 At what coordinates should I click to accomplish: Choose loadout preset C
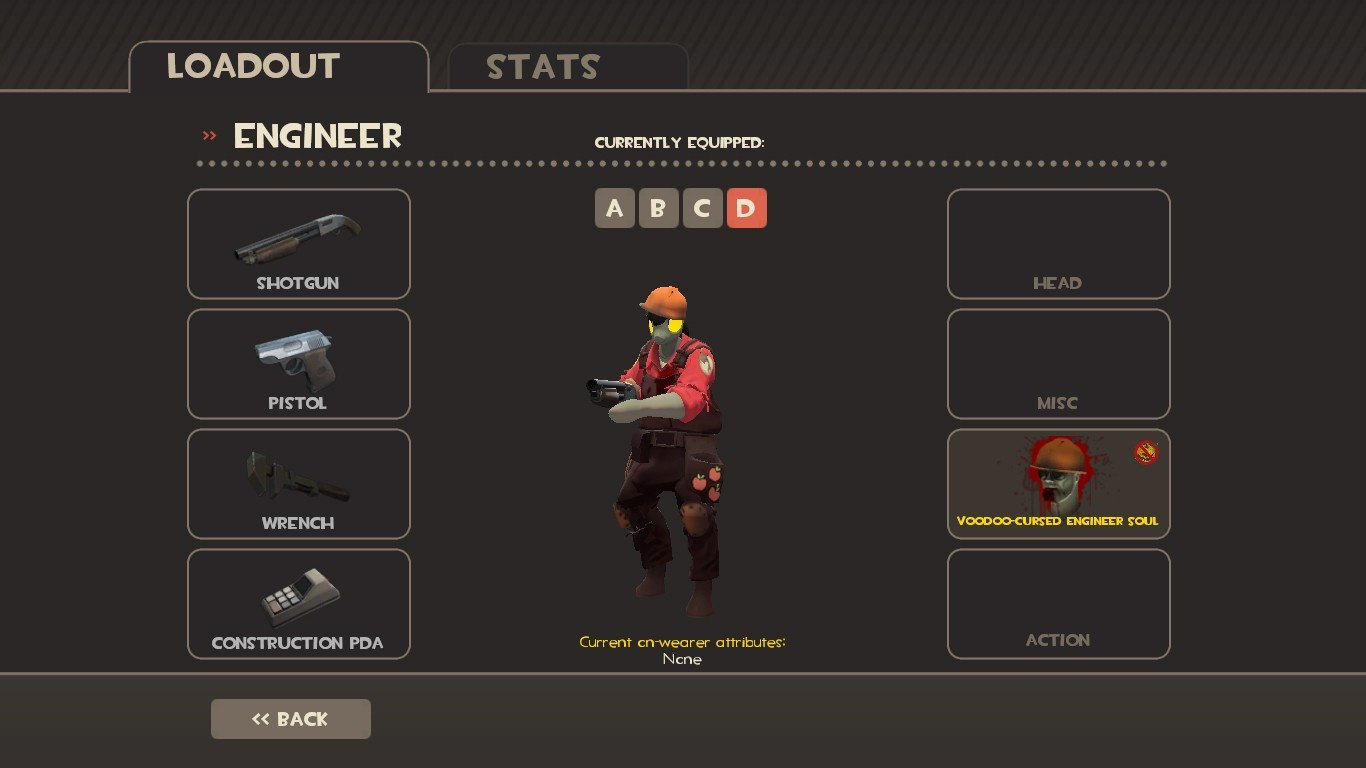(x=702, y=209)
